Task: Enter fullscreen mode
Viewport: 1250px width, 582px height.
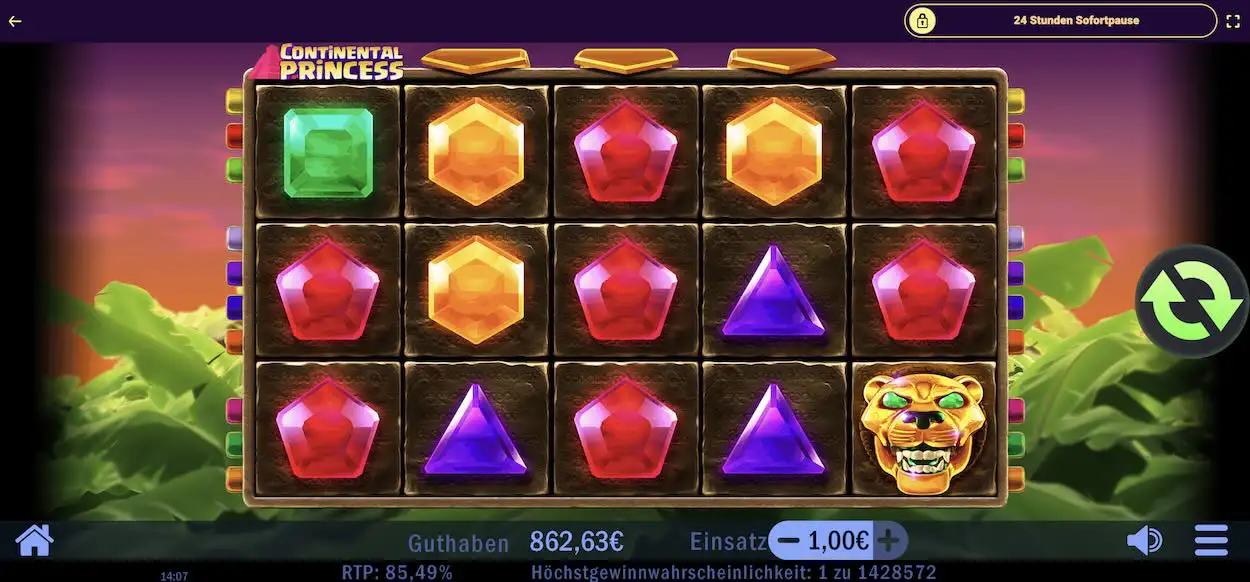Action: 1233,20
